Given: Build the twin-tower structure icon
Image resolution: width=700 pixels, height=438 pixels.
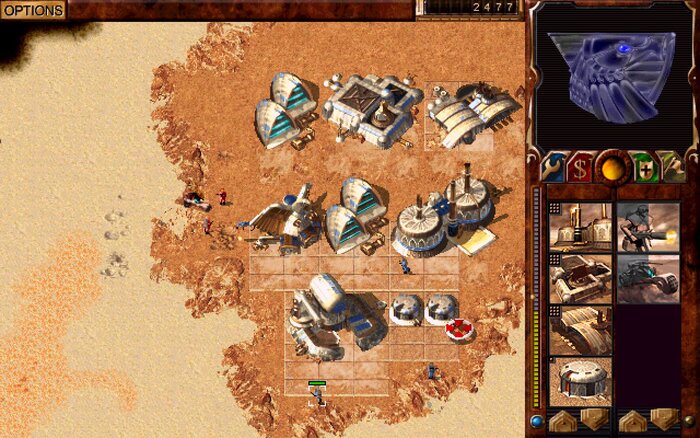Looking at the screenshot, I should (580, 224).
